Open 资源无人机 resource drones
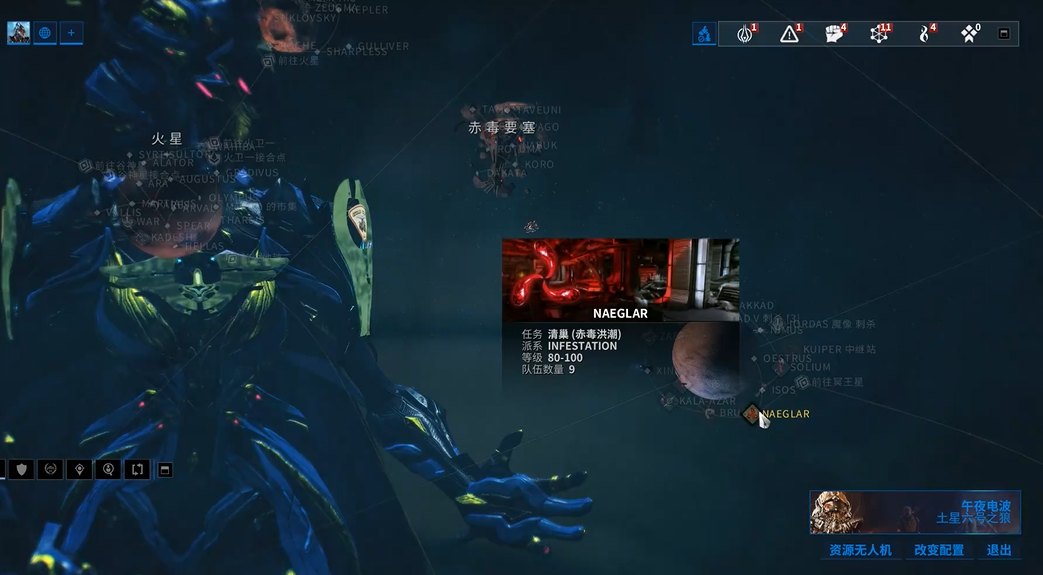This screenshot has height=575, width=1043. coord(860,550)
